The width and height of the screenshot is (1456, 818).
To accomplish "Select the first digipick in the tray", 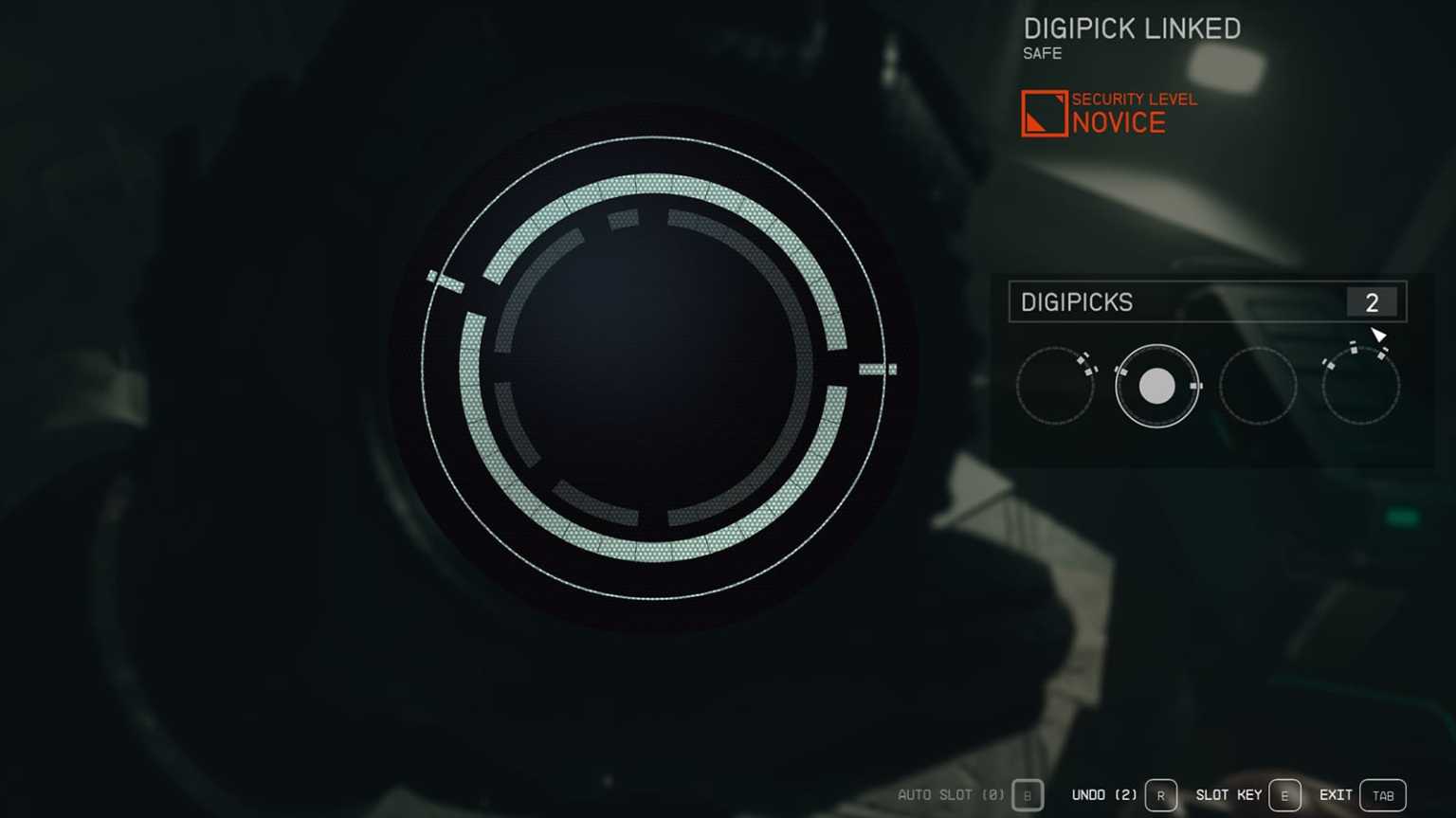I will point(1055,385).
